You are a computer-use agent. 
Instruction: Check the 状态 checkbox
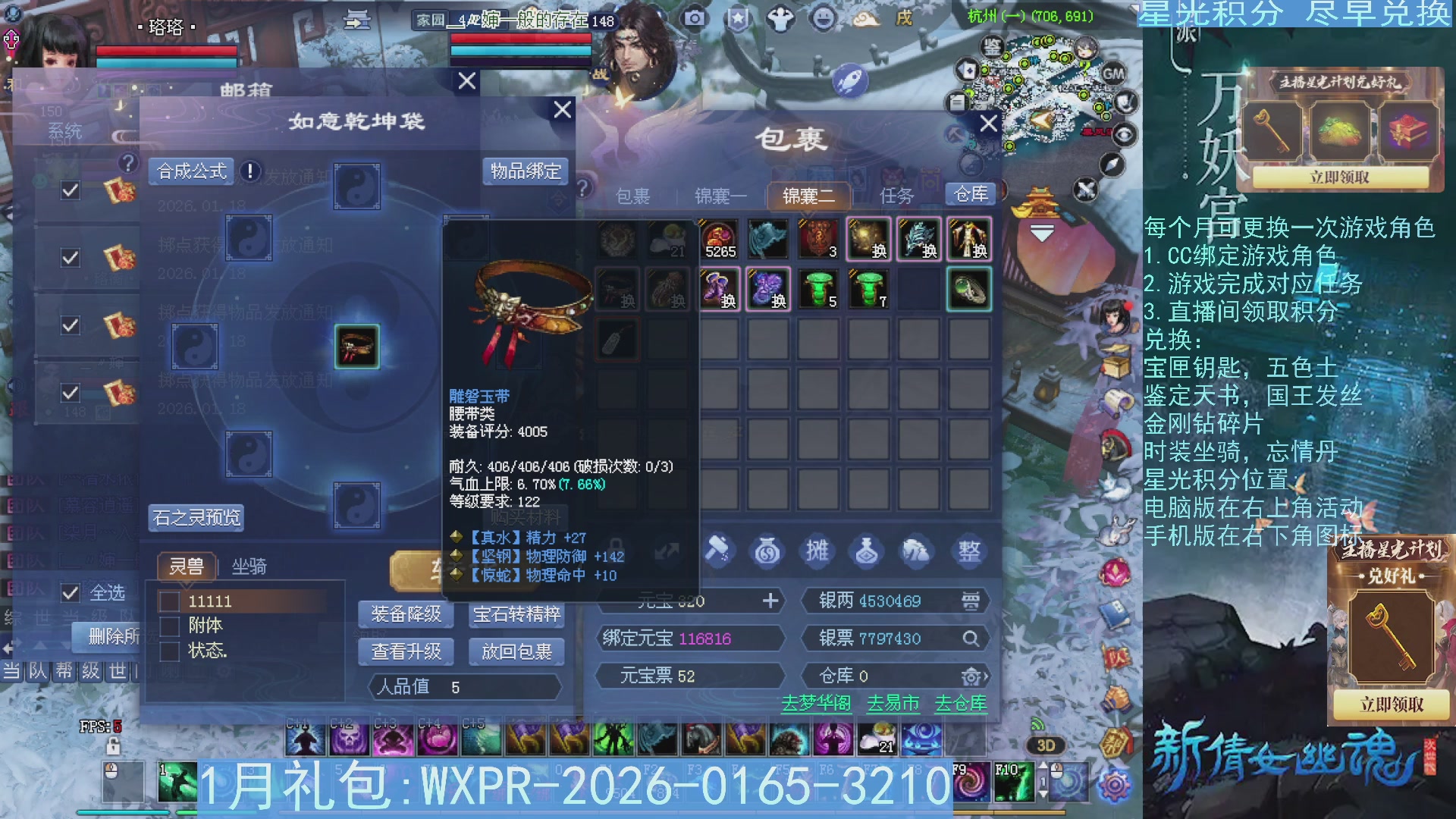[168, 651]
